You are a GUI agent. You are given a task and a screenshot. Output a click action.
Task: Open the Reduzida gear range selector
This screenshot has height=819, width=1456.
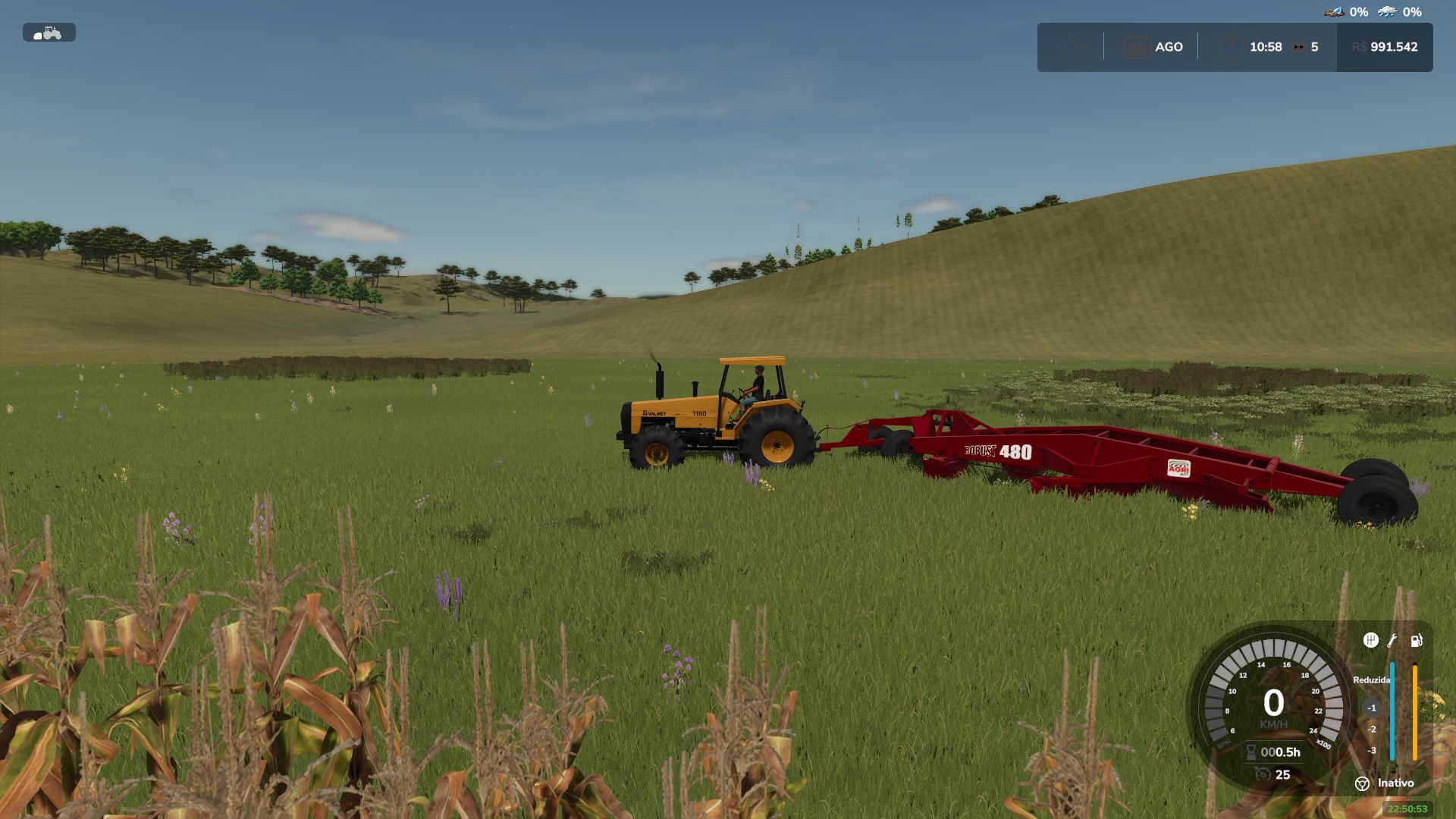[1372, 679]
